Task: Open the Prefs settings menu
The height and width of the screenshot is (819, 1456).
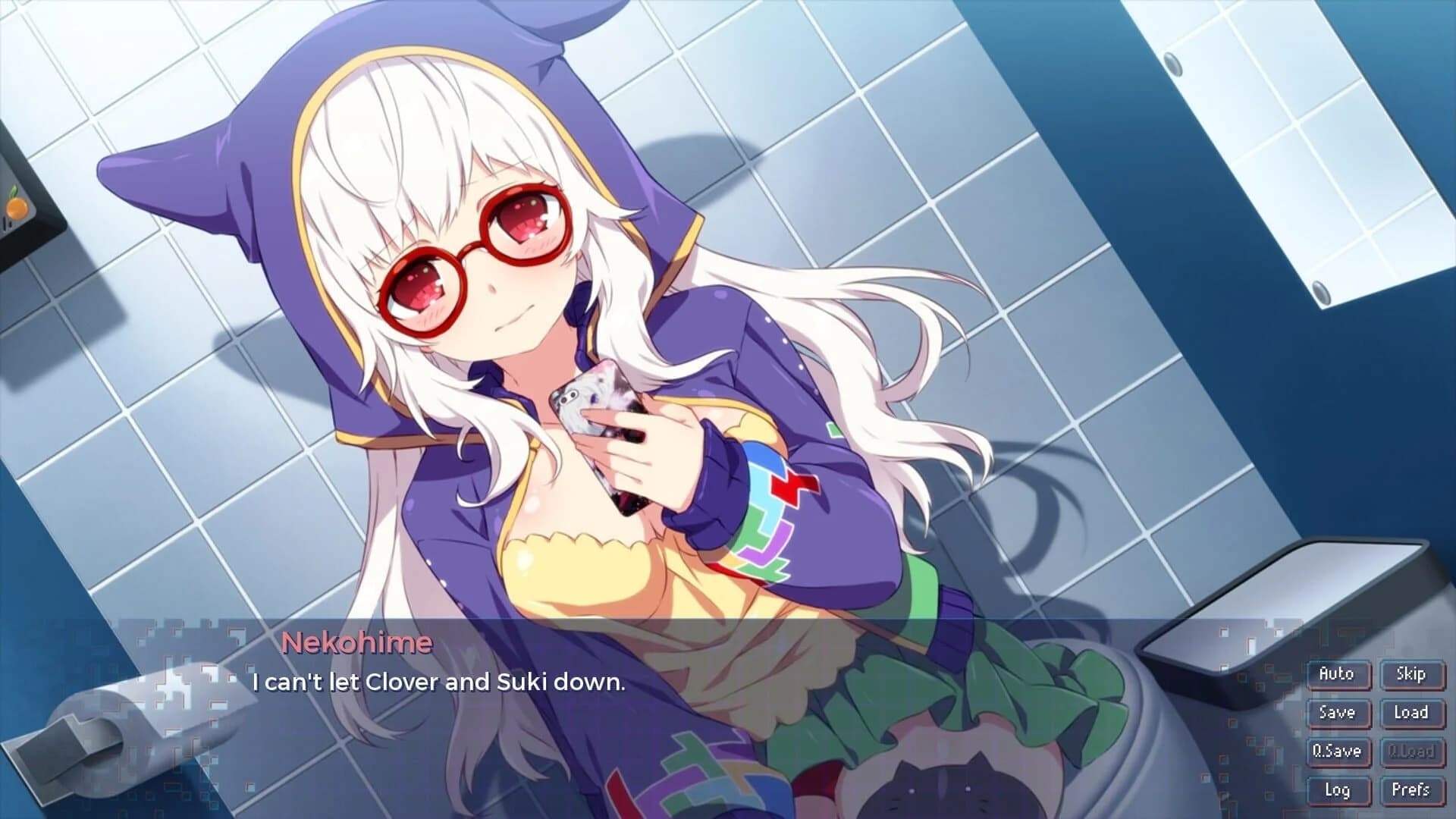Action: (1412, 791)
